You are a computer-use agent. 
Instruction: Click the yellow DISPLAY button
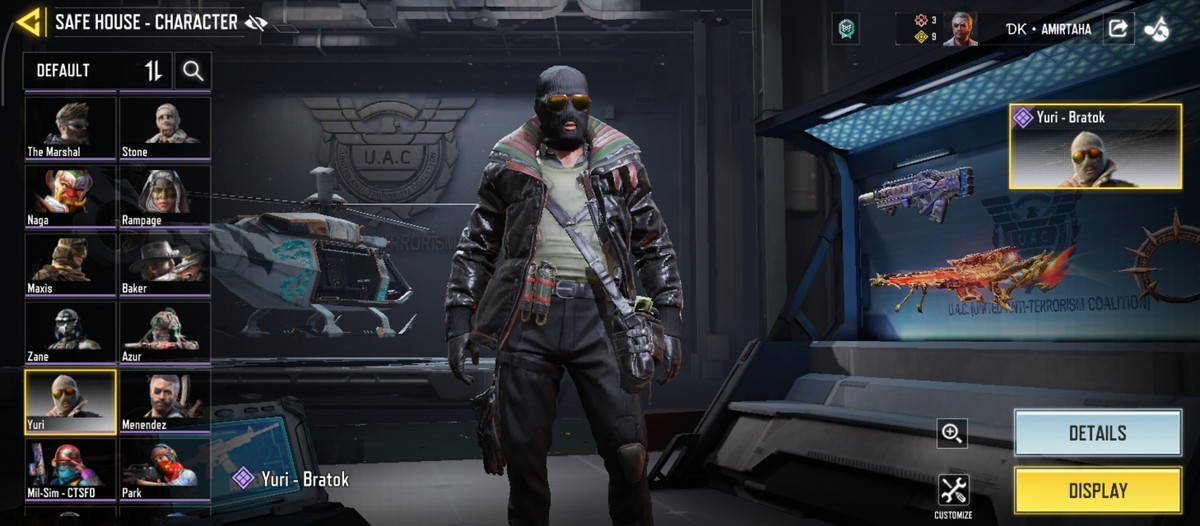point(1097,491)
